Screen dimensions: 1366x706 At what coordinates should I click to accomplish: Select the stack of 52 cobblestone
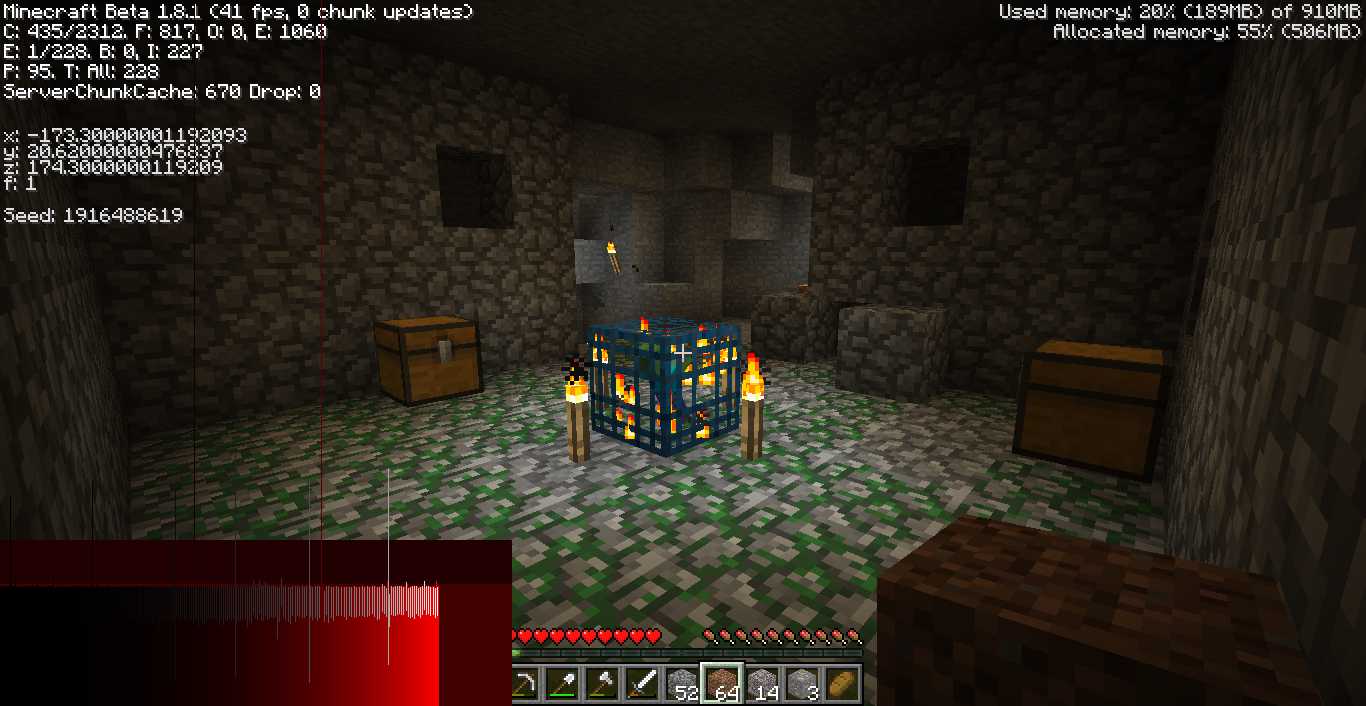pyautogui.click(x=682, y=683)
